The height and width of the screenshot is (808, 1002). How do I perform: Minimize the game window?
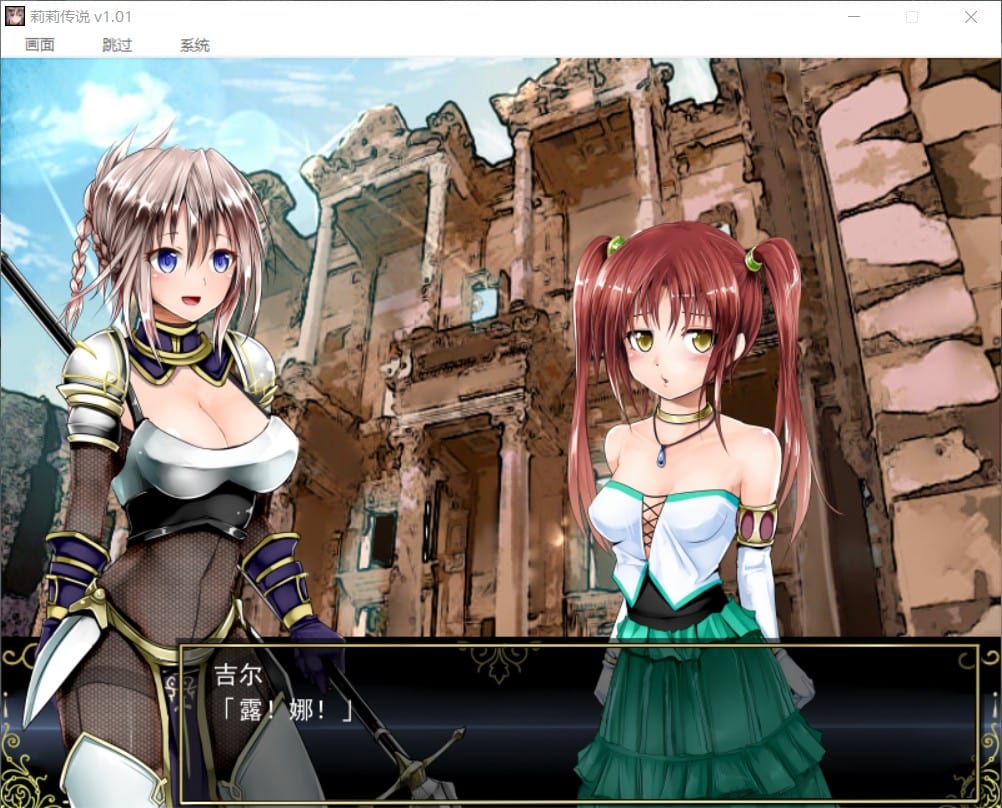(853, 17)
